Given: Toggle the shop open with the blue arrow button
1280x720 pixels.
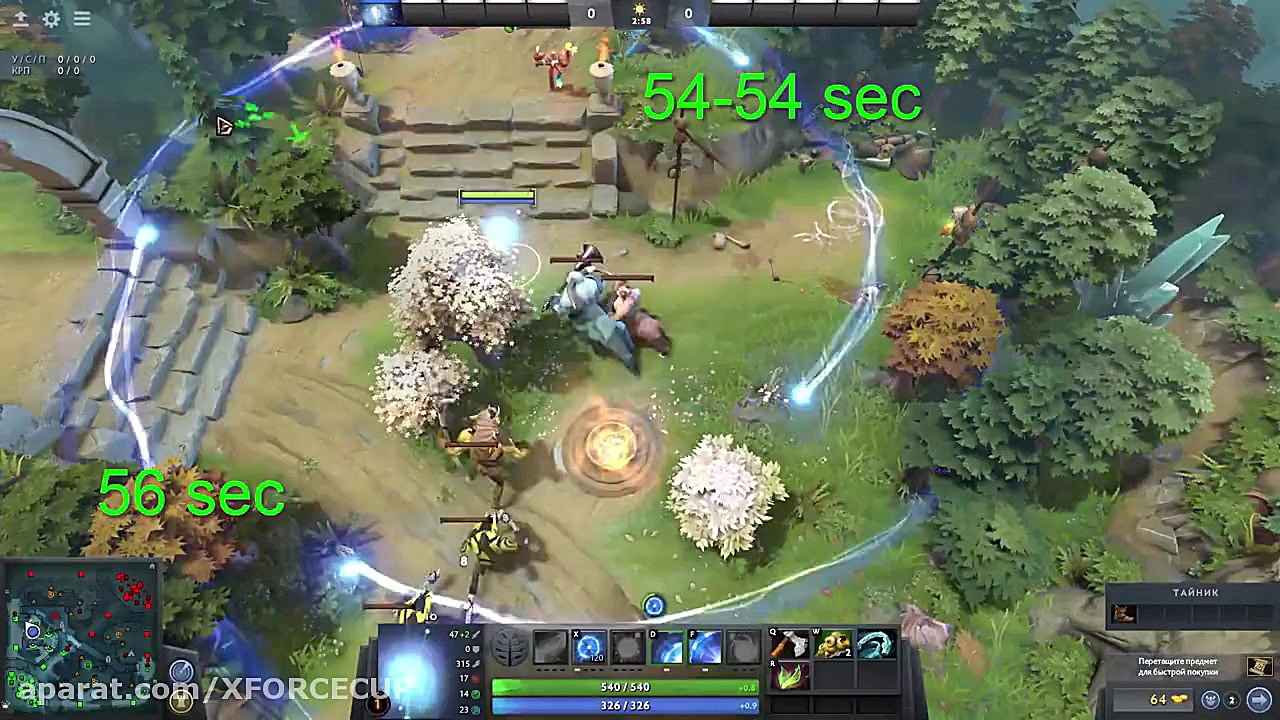Looking at the screenshot, I should [1259, 698].
